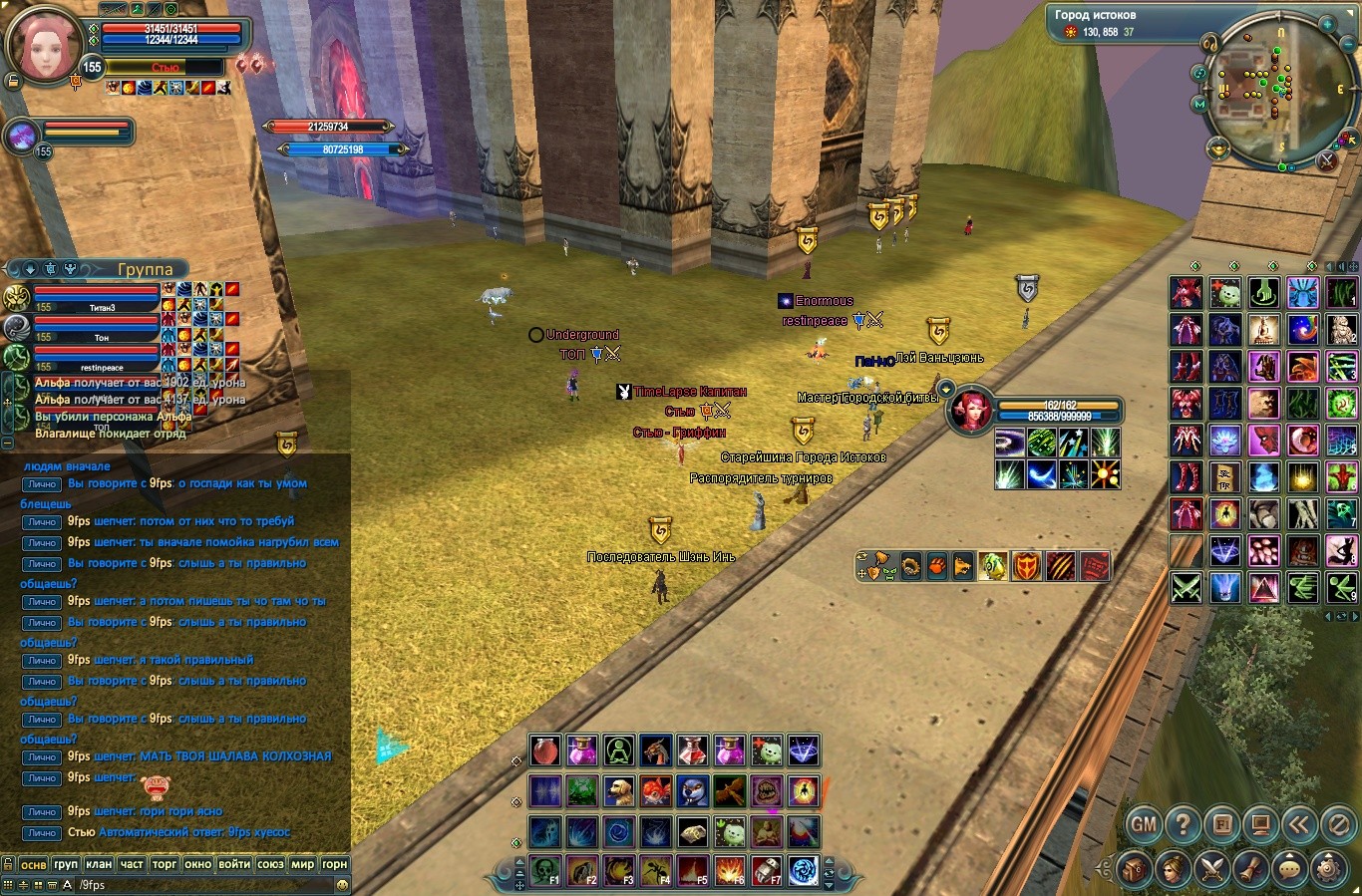Screen dimensions: 1362x896
Task: Open the character portrait menu
Action: click(x=1174, y=869)
